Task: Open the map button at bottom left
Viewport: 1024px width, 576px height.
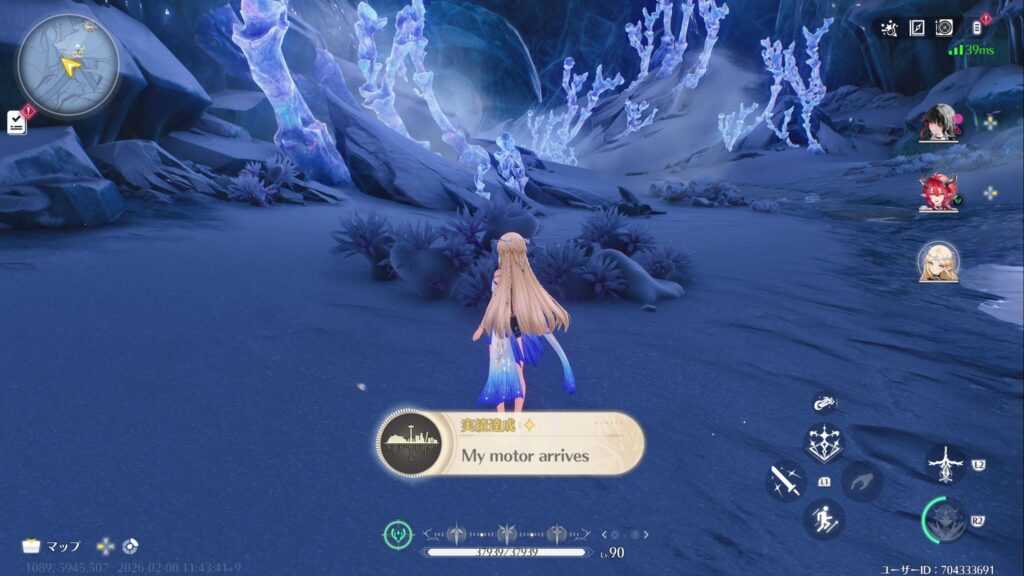Action: [x=52, y=546]
